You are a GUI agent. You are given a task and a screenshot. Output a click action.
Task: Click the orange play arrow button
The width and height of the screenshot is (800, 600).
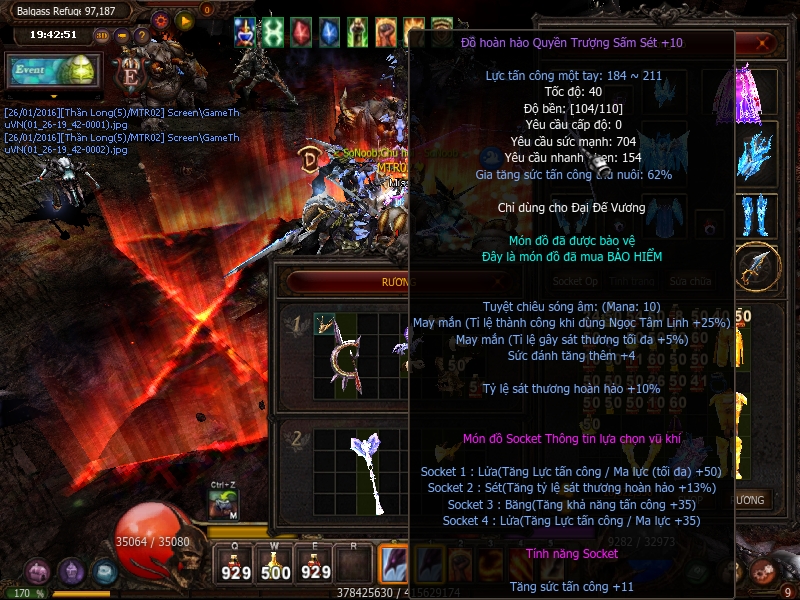[183, 19]
